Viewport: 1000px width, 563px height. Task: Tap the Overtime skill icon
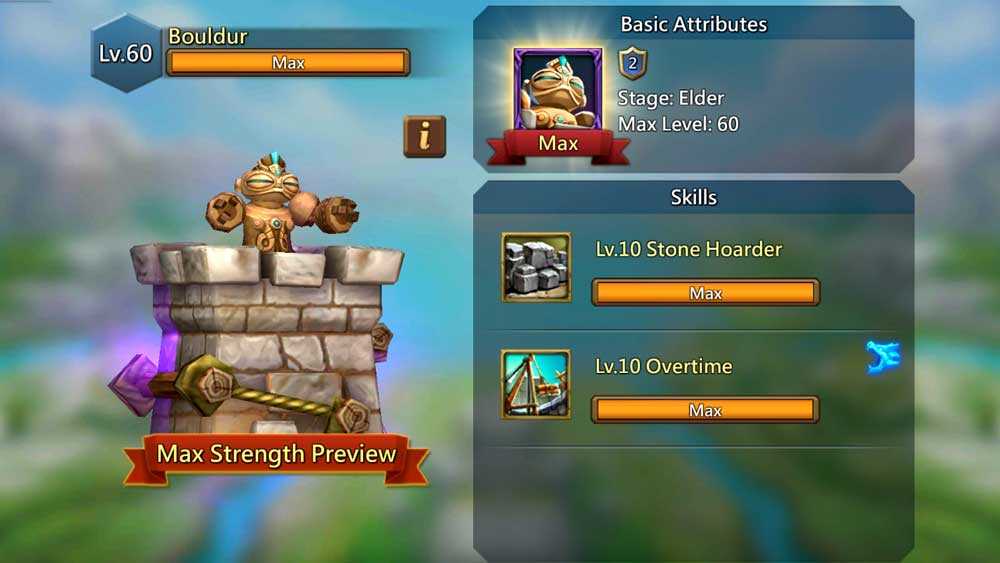coord(536,384)
